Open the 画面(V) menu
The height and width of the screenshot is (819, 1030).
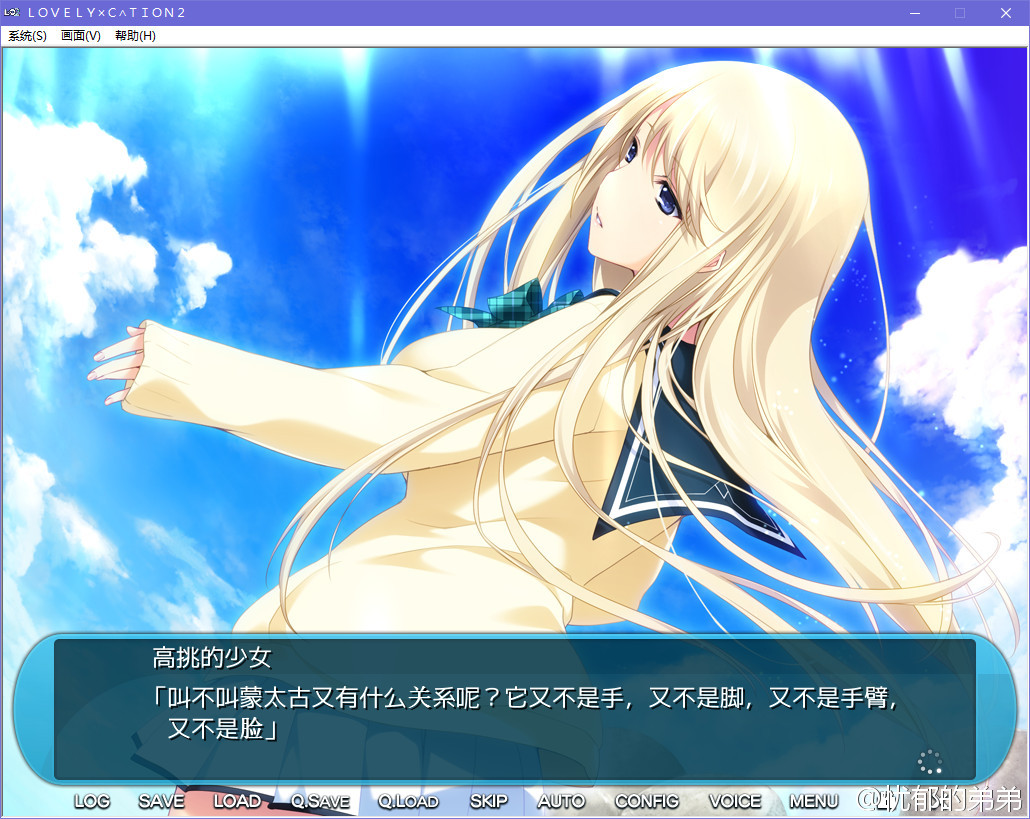pyautogui.click(x=81, y=36)
